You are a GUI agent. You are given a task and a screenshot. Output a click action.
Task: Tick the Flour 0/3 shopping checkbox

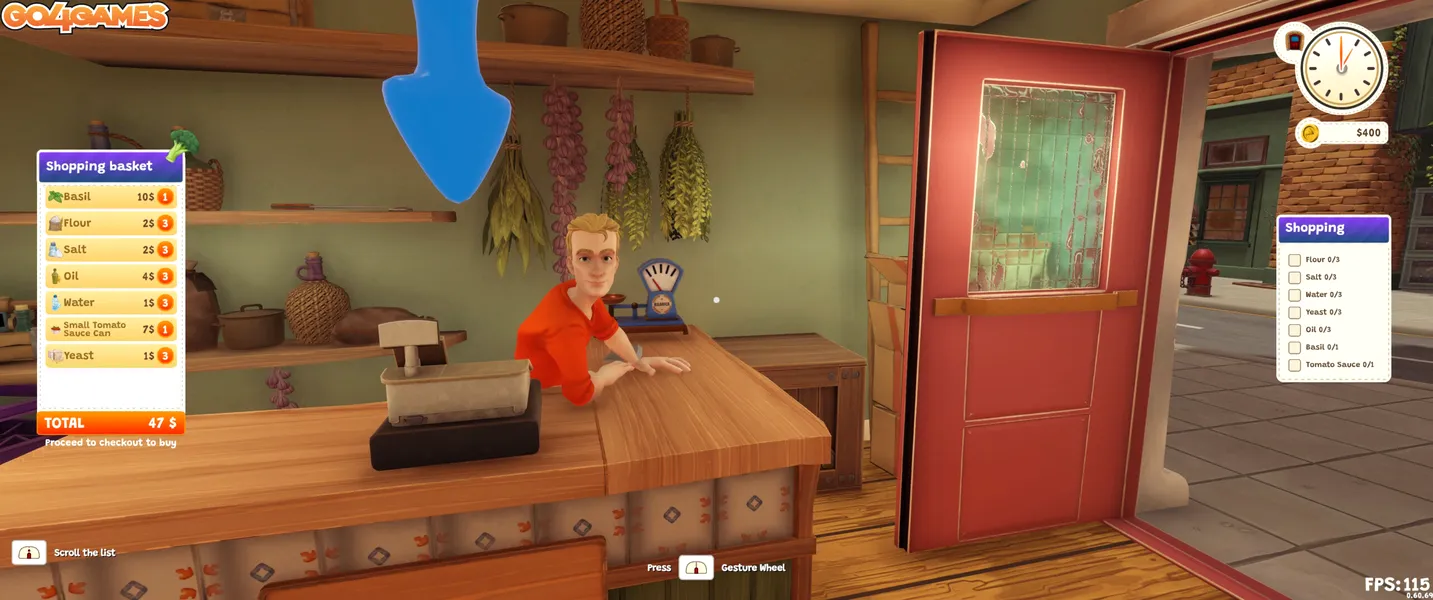1295,260
